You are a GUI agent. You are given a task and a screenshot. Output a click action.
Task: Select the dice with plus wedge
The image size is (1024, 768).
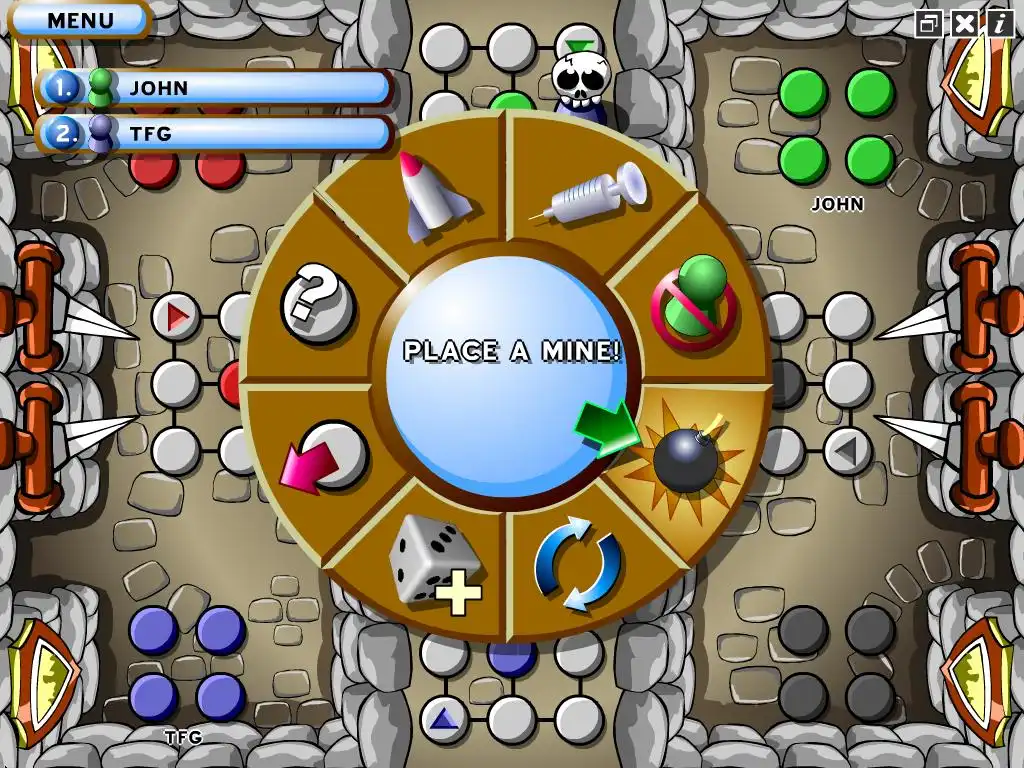click(433, 563)
